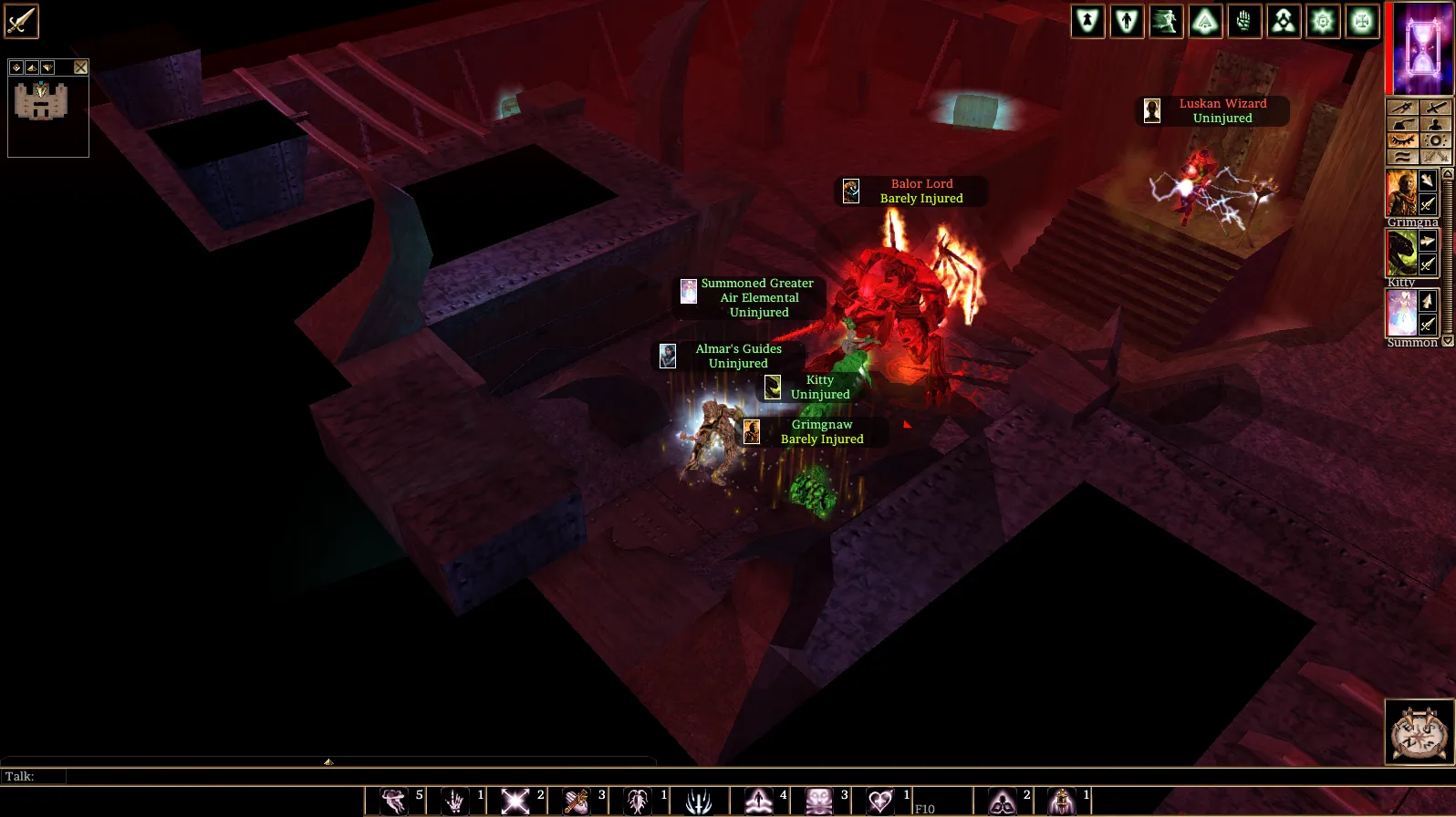The height and width of the screenshot is (817, 1456).
Task: Zoom in the minimap with the up-arrow button
Action: click(x=32, y=67)
